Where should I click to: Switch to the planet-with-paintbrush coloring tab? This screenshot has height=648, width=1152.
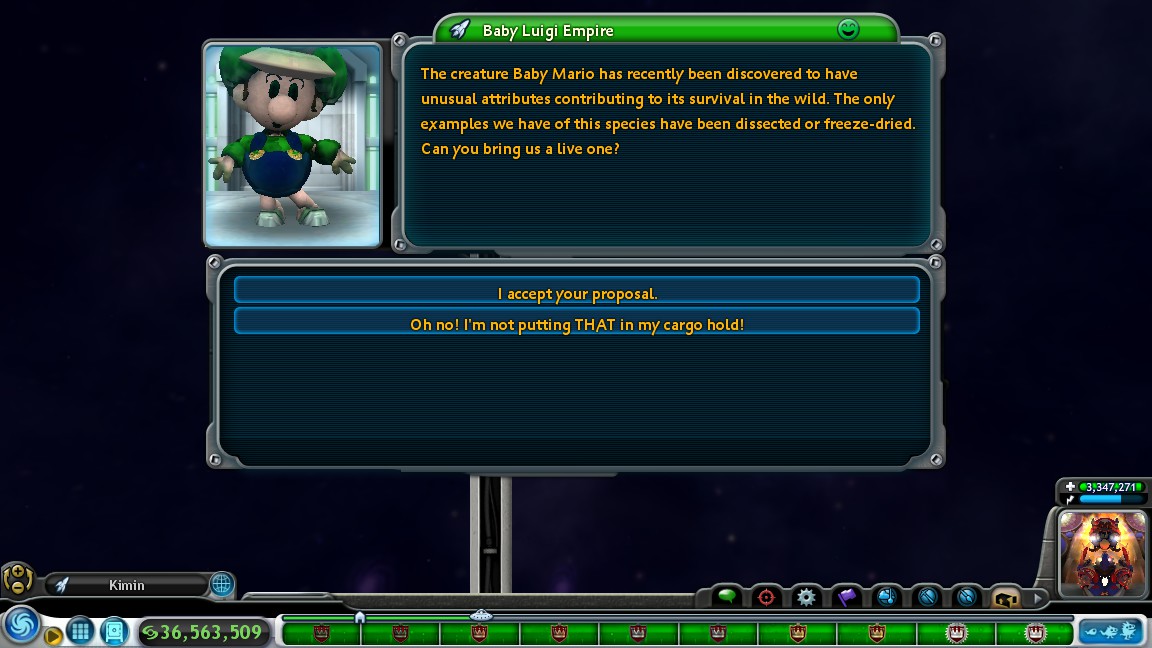pos(966,597)
